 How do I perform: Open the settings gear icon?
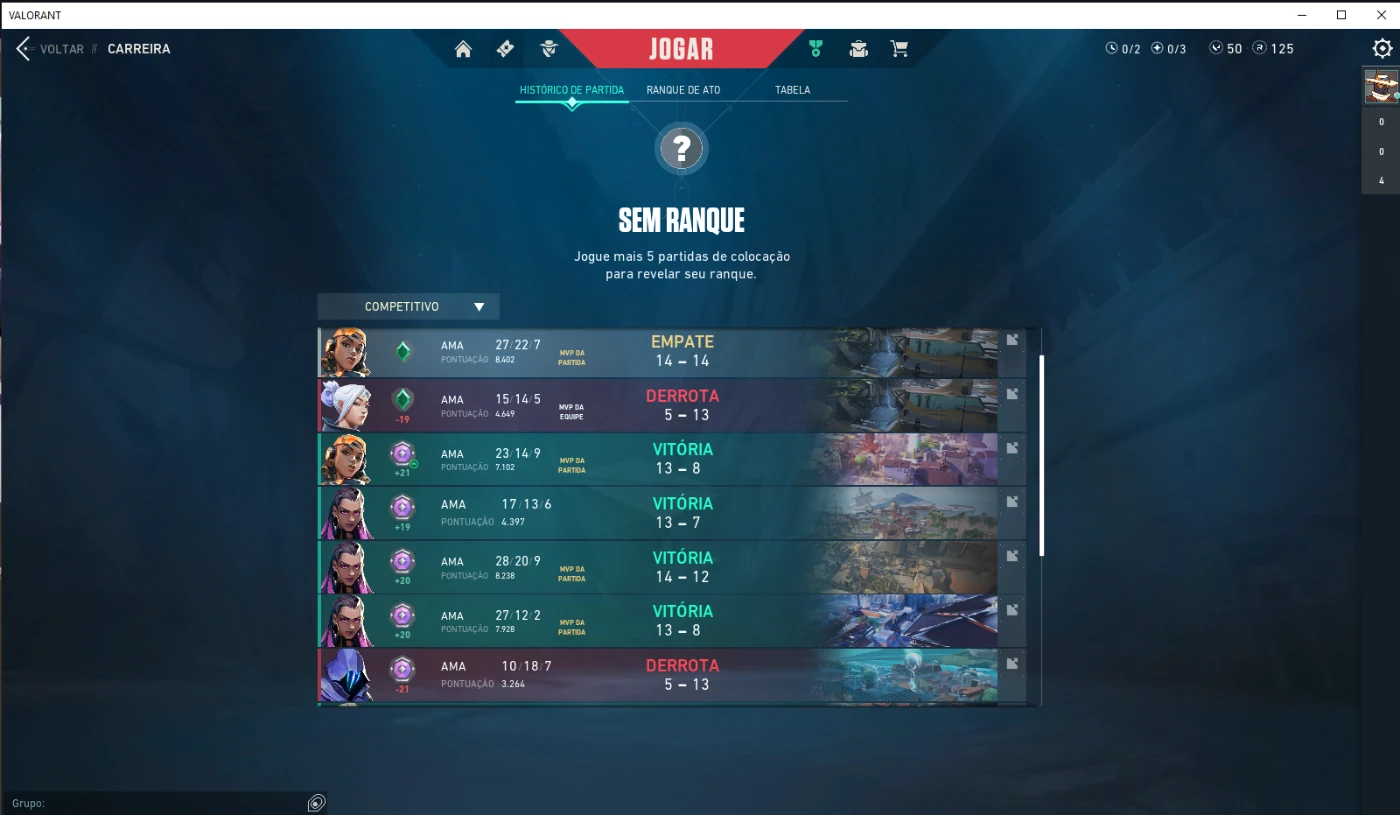1381,47
